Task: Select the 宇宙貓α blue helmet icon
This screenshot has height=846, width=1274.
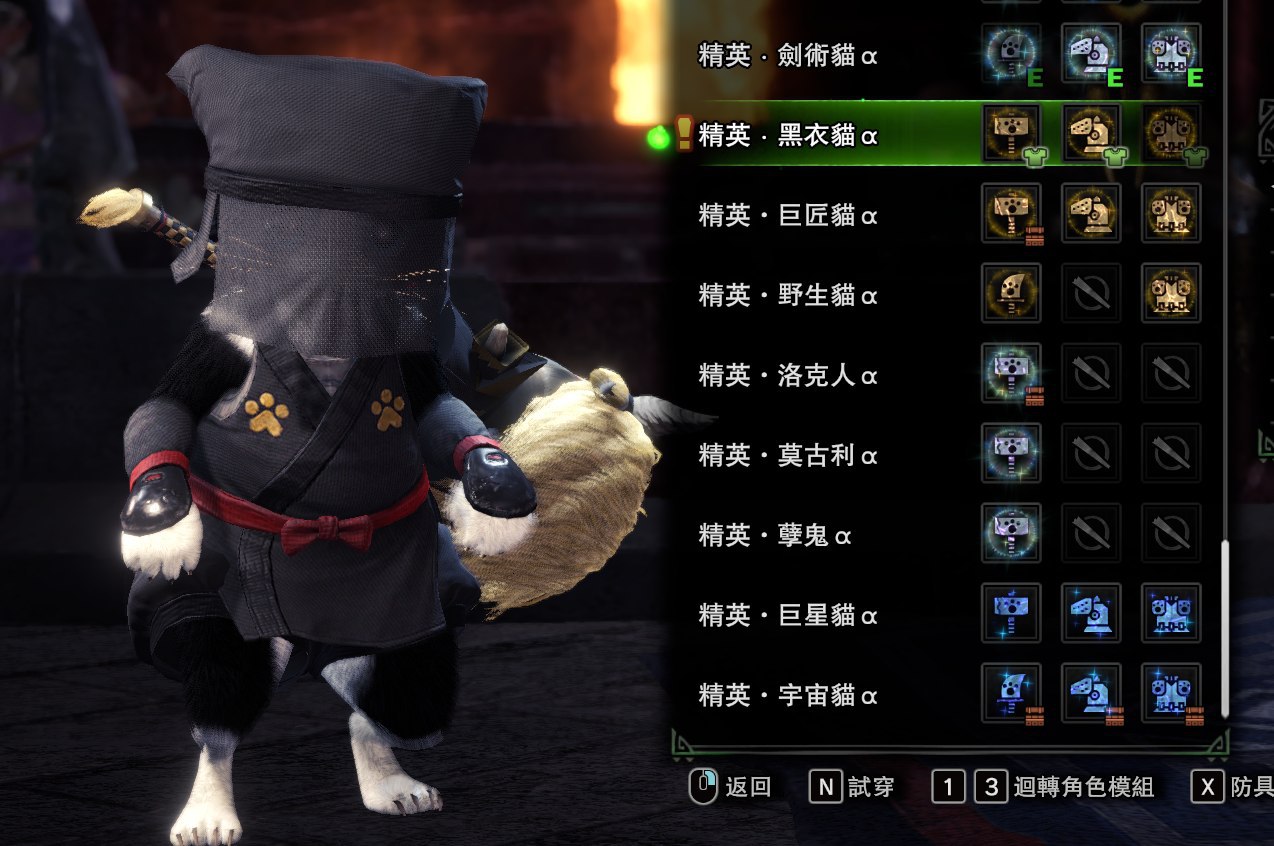Action: tap(1091, 693)
